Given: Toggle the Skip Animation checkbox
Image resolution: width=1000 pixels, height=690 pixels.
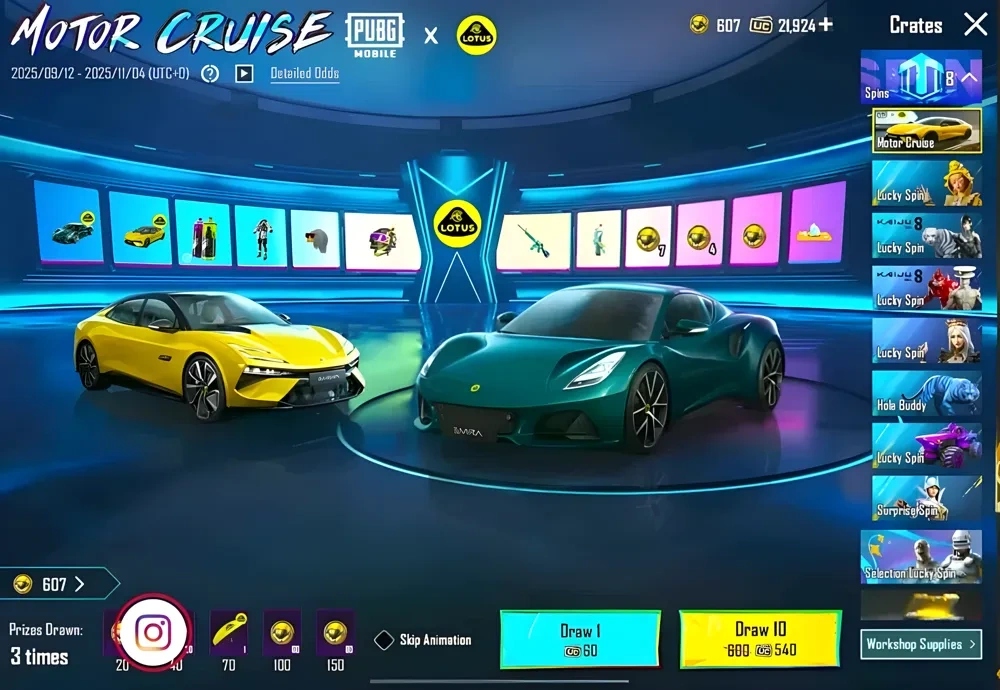Looking at the screenshot, I should 384,640.
